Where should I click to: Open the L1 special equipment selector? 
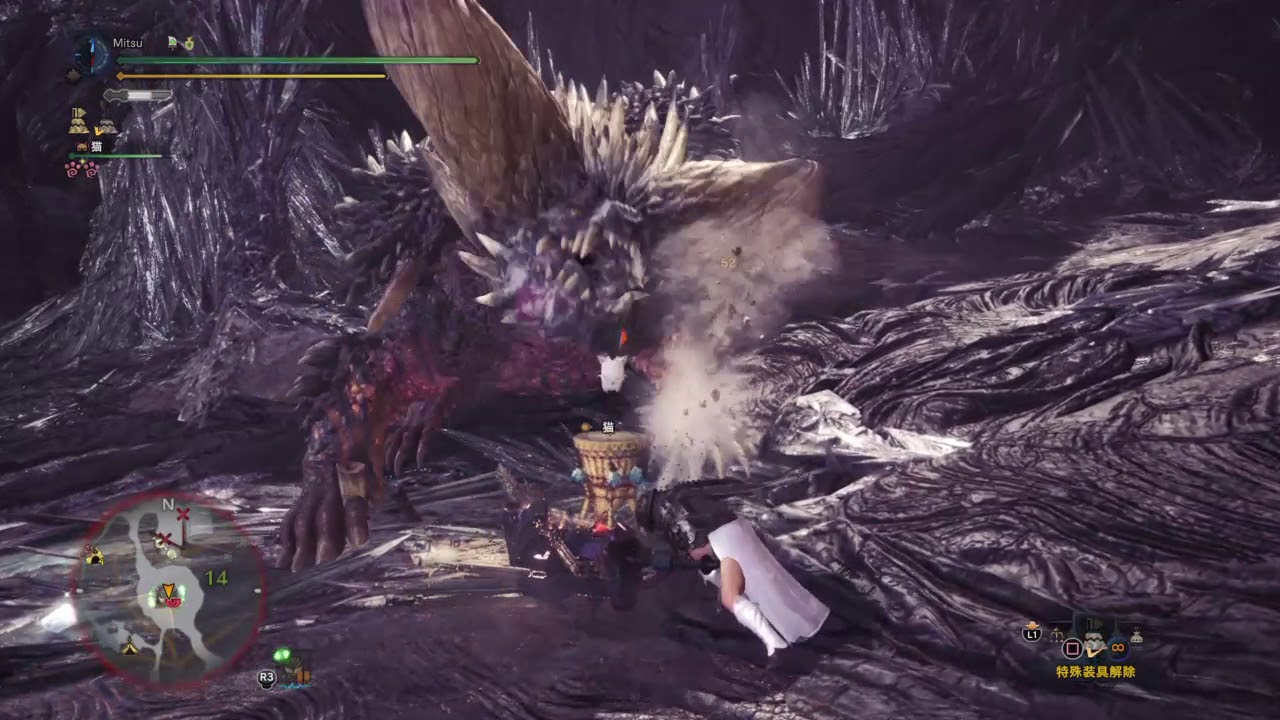1031,633
